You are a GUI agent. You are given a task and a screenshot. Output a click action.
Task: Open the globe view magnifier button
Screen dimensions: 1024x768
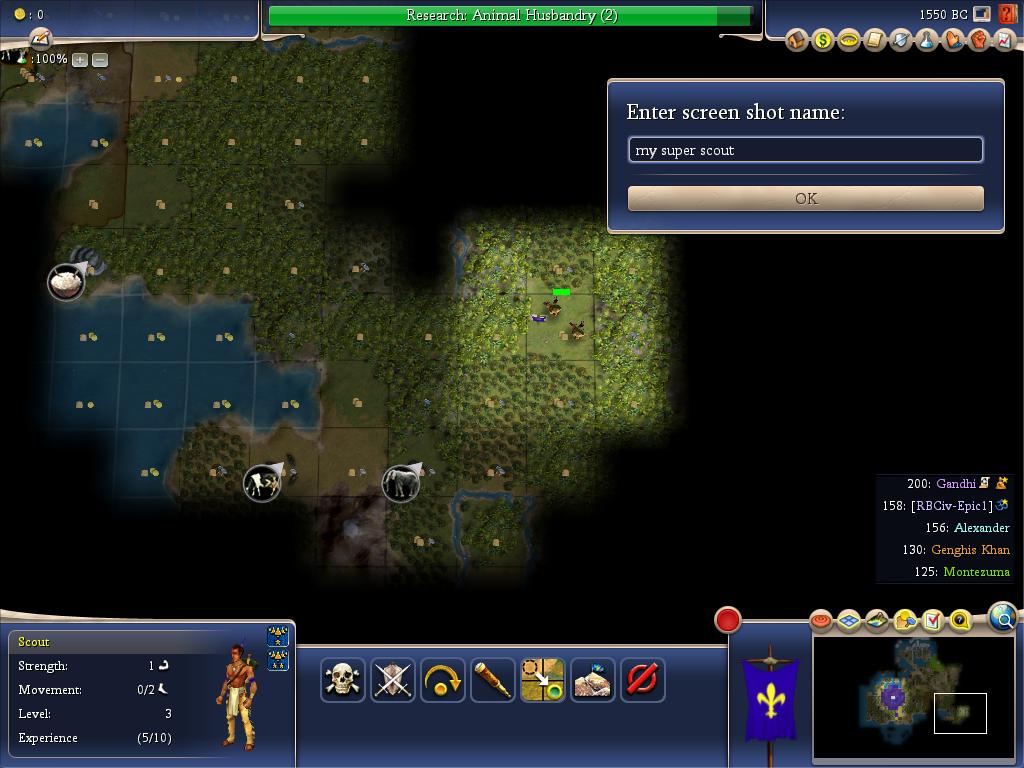coord(1003,618)
